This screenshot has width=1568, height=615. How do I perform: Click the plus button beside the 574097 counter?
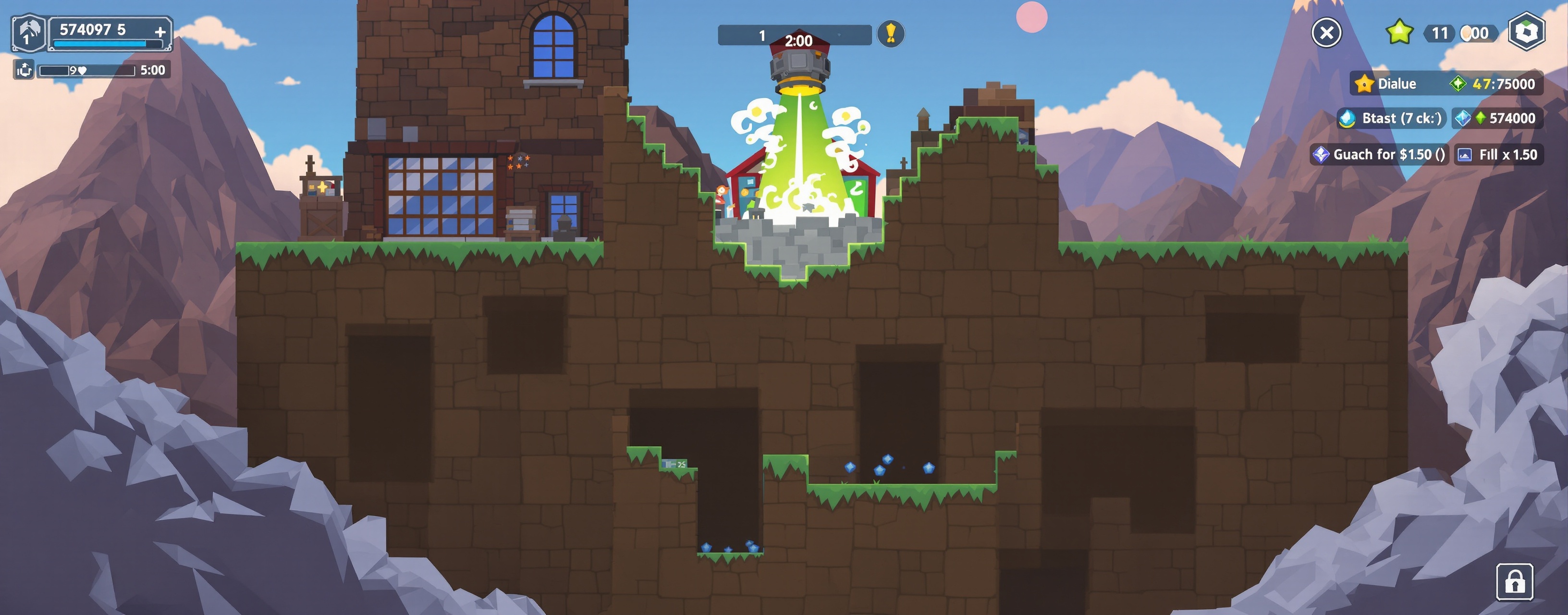point(160,32)
